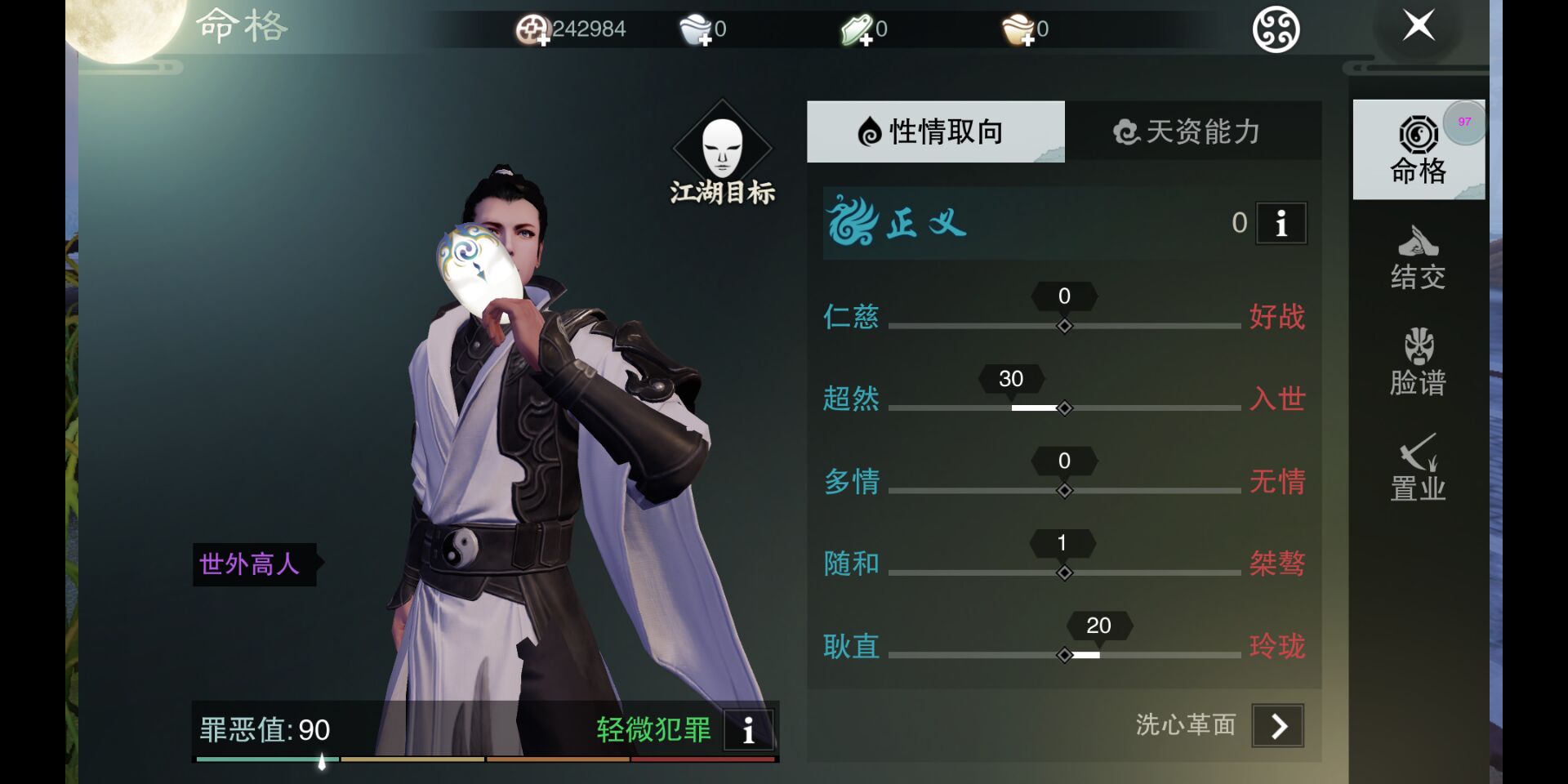Click the swirl emblem icon in top bar

click(1276, 30)
